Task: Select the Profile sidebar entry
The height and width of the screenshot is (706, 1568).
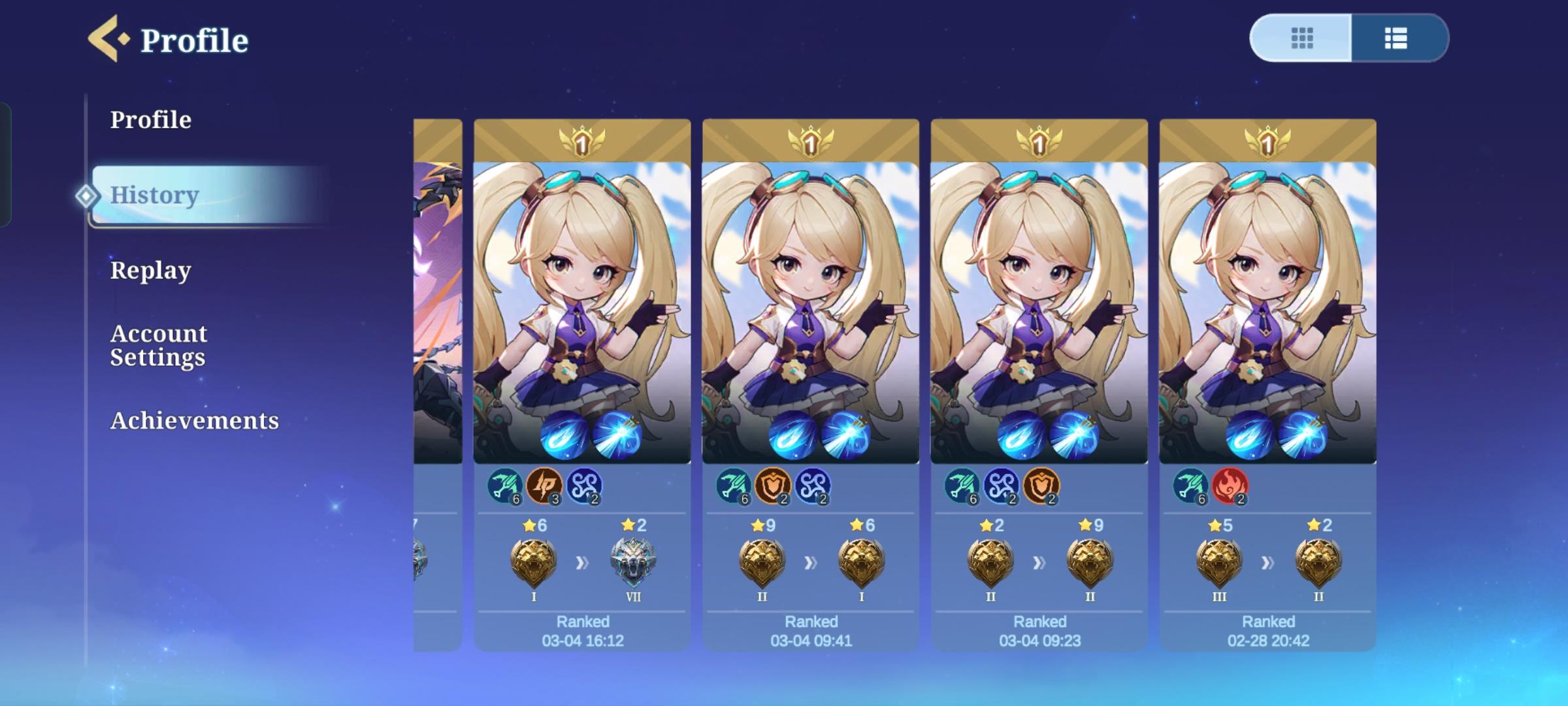Action: pyautogui.click(x=151, y=120)
